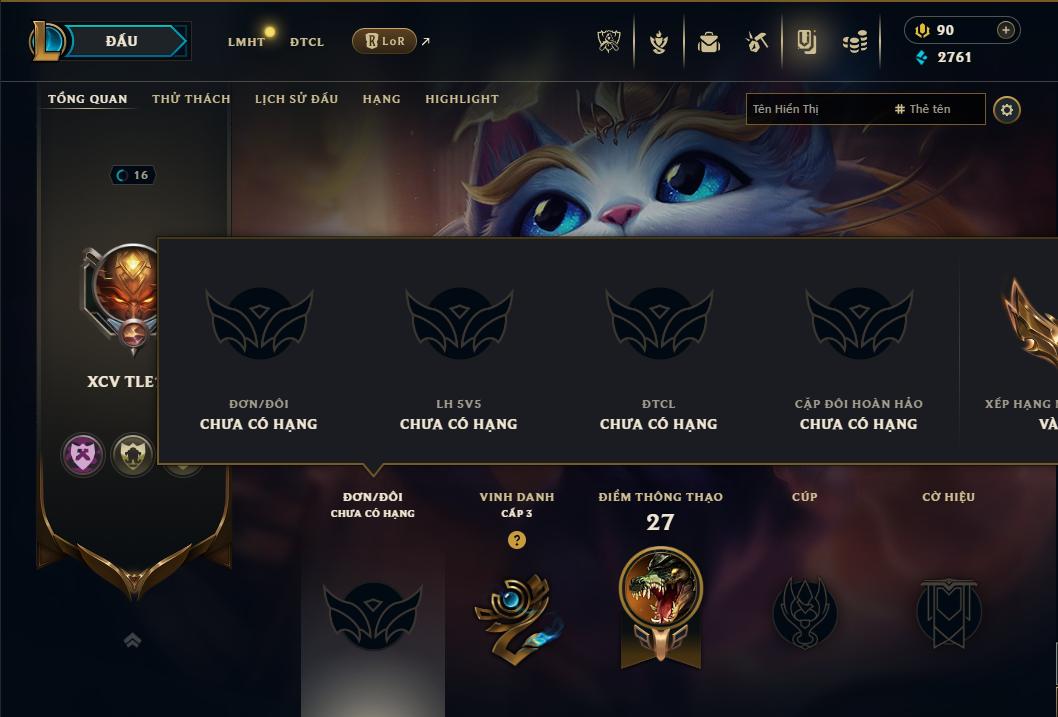Select the TỔNG QUAN tab

pyautogui.click(x=88, y=99)
